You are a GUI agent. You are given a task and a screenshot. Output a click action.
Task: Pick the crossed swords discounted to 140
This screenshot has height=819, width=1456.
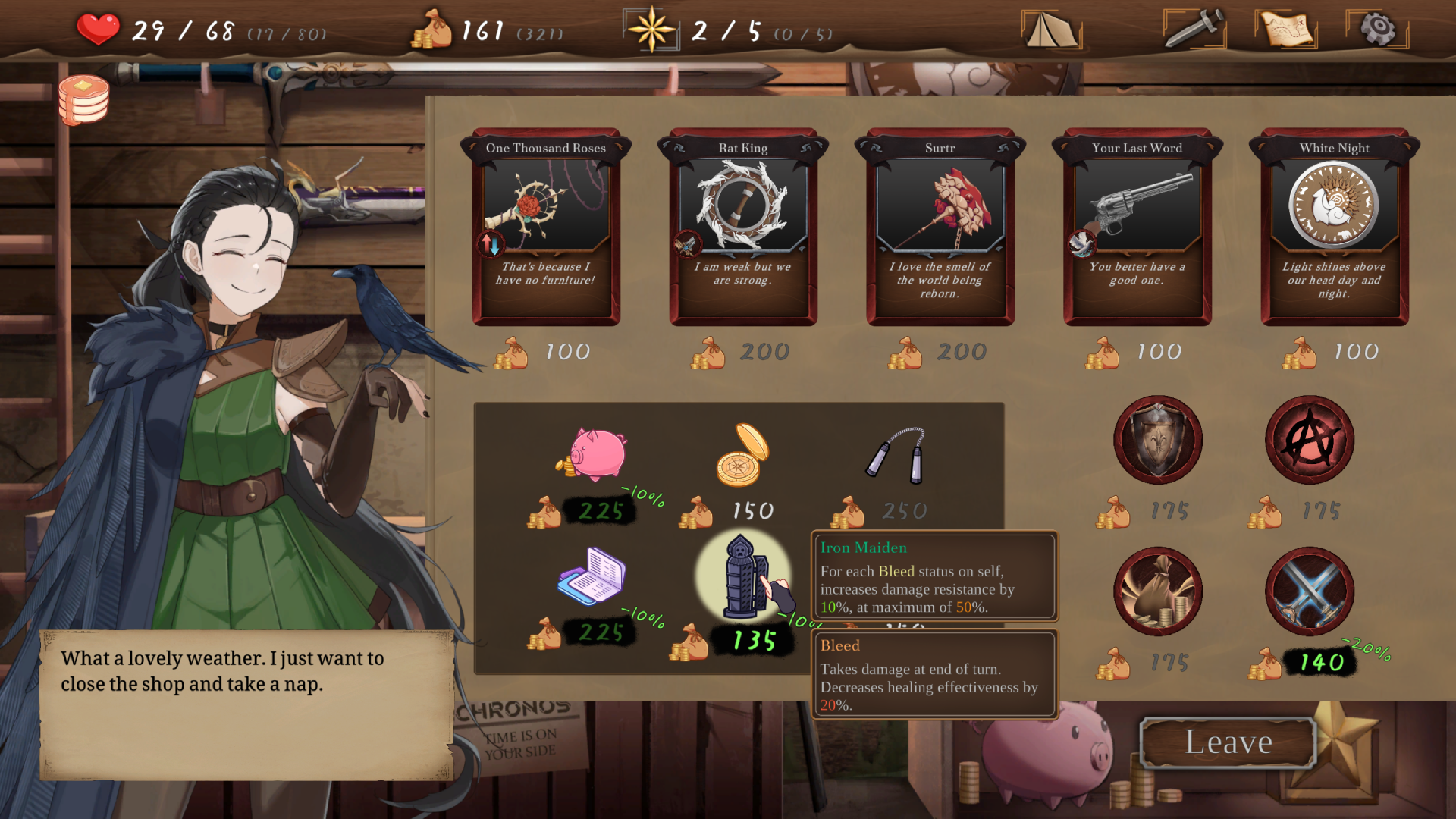coord(1309,592)
